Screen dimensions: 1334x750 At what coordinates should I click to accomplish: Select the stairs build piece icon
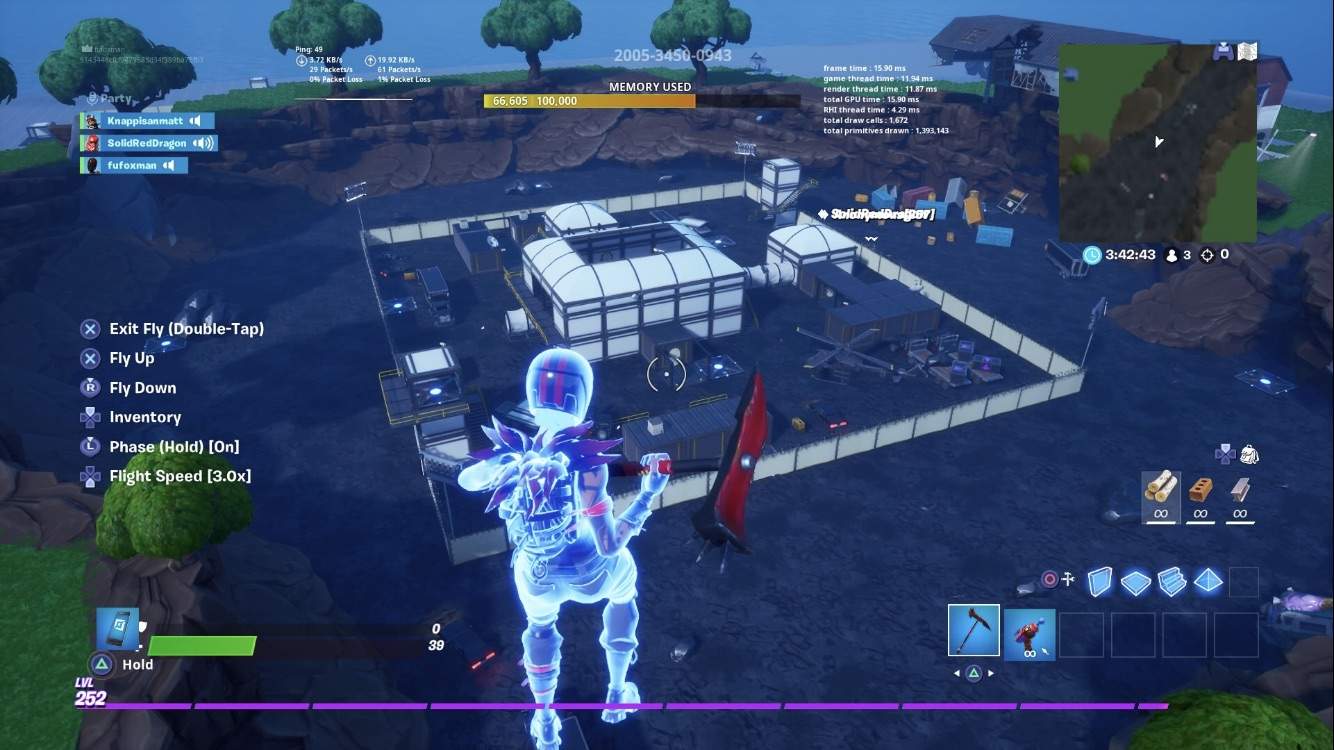pyautogui.click(x=1171, y=580)
